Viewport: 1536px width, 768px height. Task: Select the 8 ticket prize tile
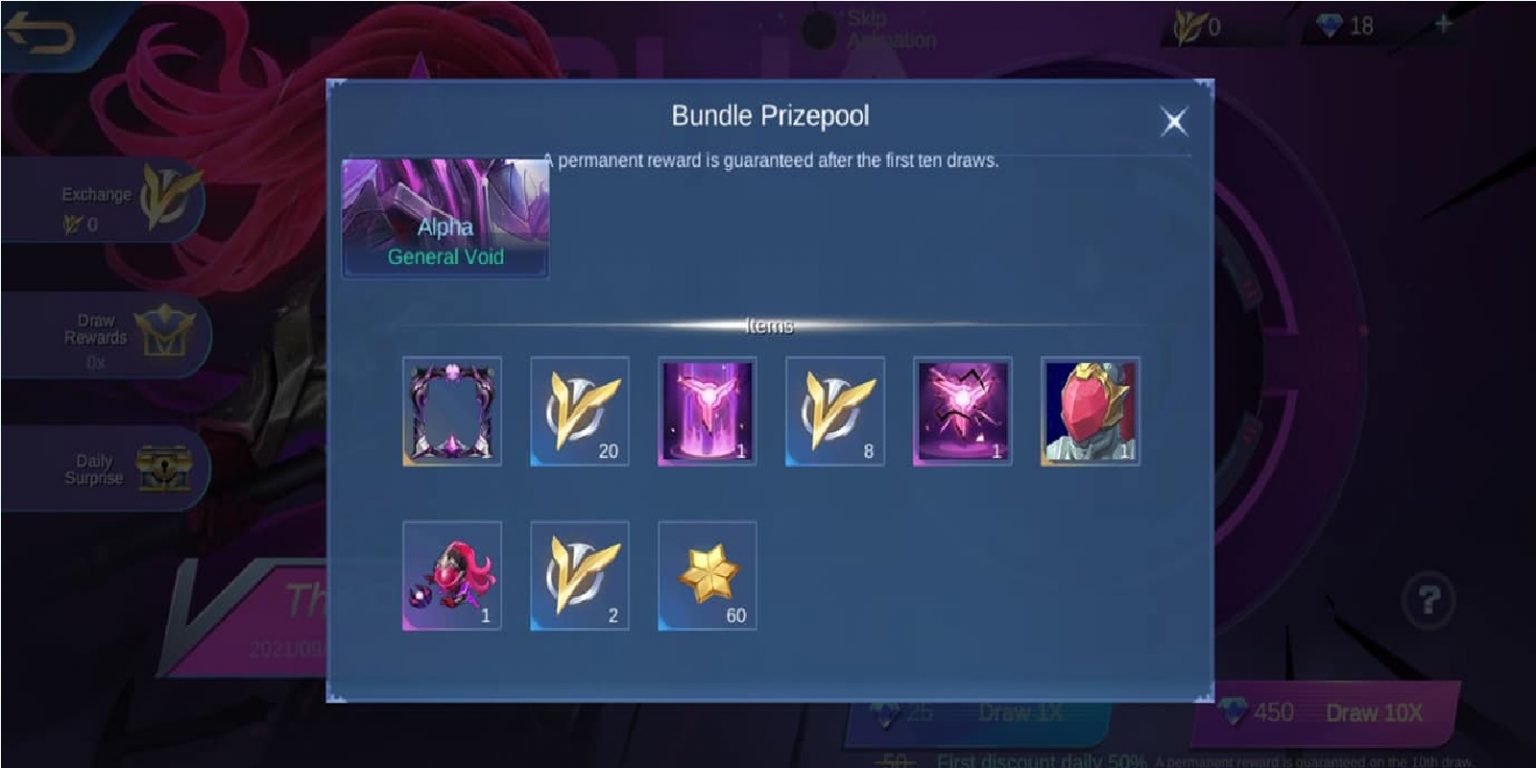(834, 412)
